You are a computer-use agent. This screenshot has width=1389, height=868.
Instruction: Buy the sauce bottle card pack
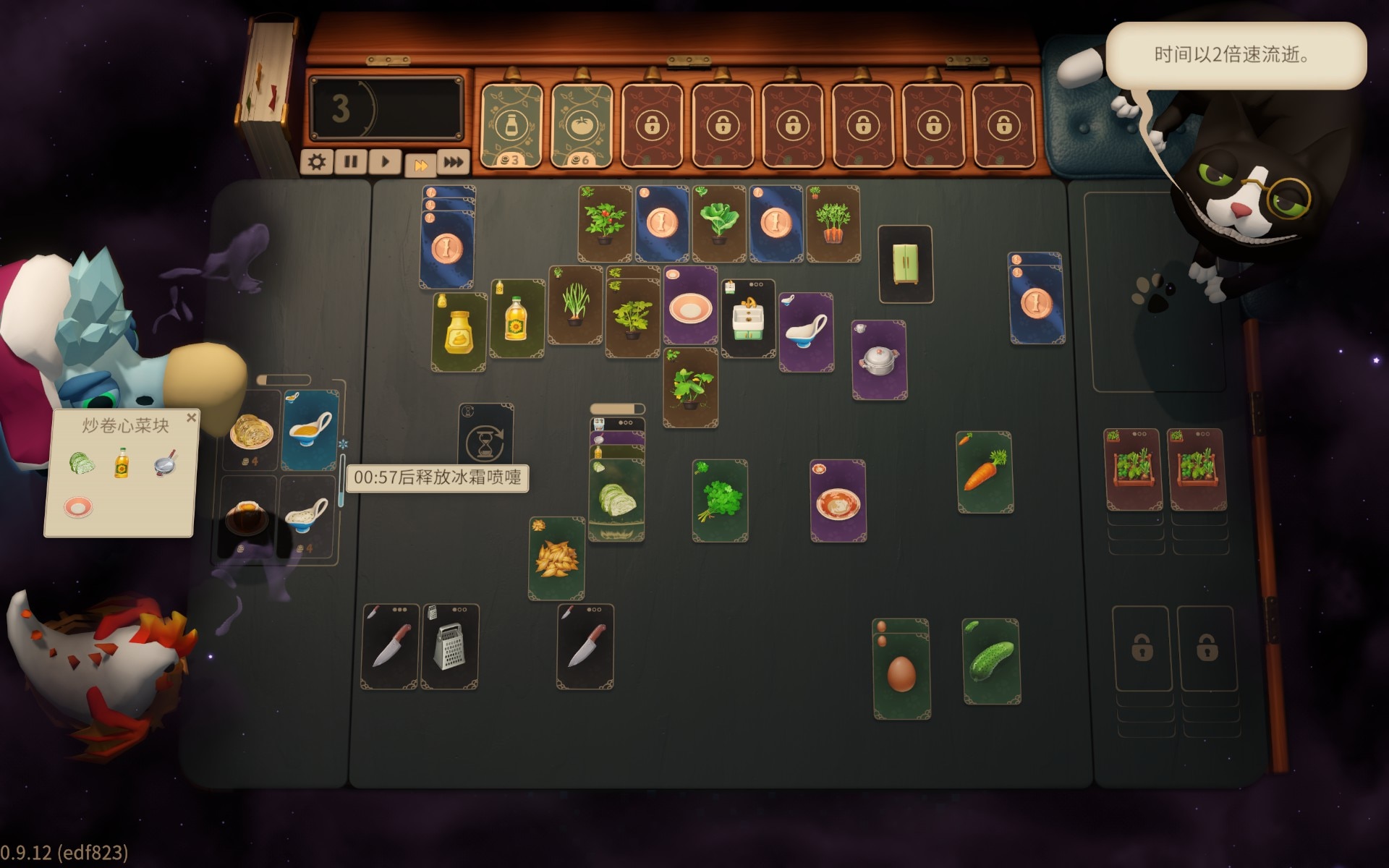click(511, 126)
